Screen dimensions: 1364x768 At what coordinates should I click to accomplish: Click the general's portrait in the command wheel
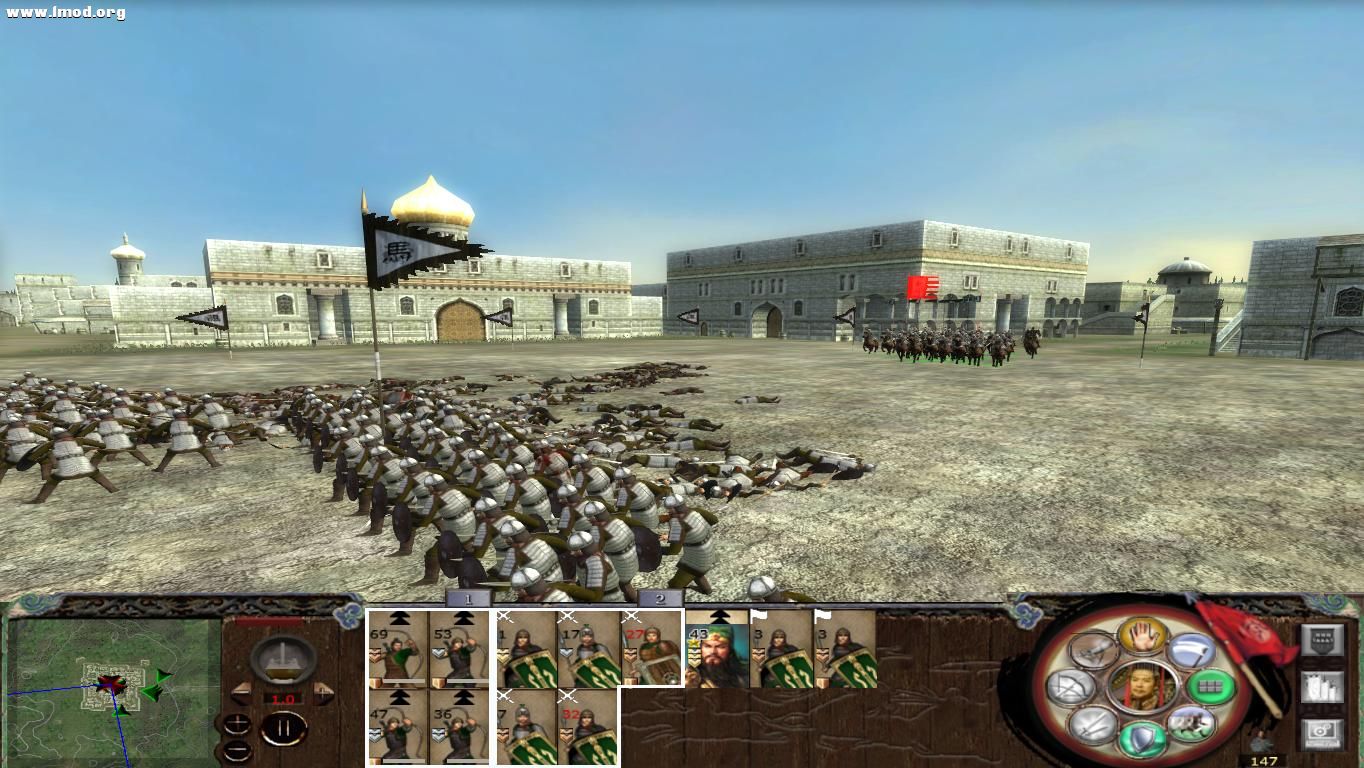click(1144, 685)
